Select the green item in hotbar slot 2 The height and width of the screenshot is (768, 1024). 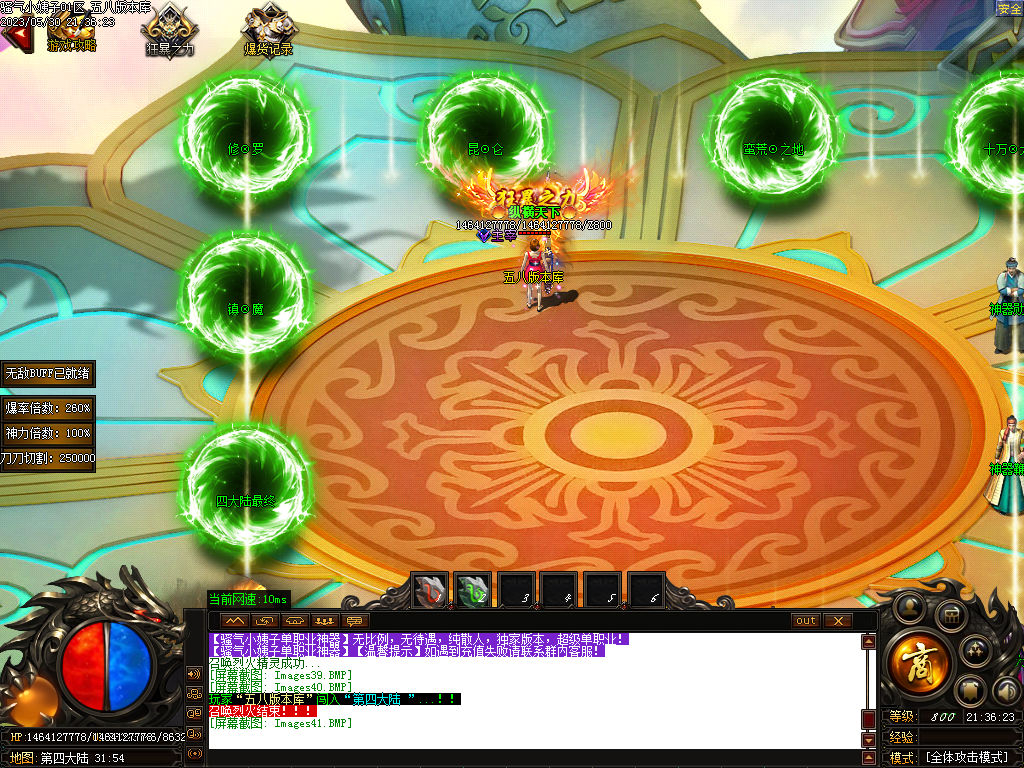pos(473,591)
